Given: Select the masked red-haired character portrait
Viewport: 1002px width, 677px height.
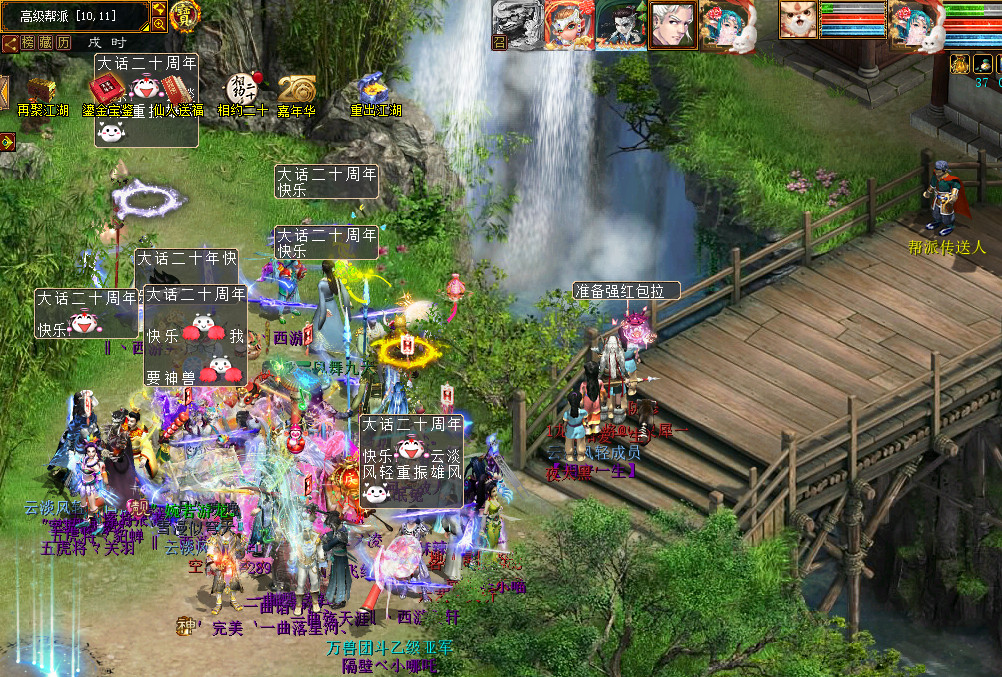Looking at the screenshot, I should [568, 24].
